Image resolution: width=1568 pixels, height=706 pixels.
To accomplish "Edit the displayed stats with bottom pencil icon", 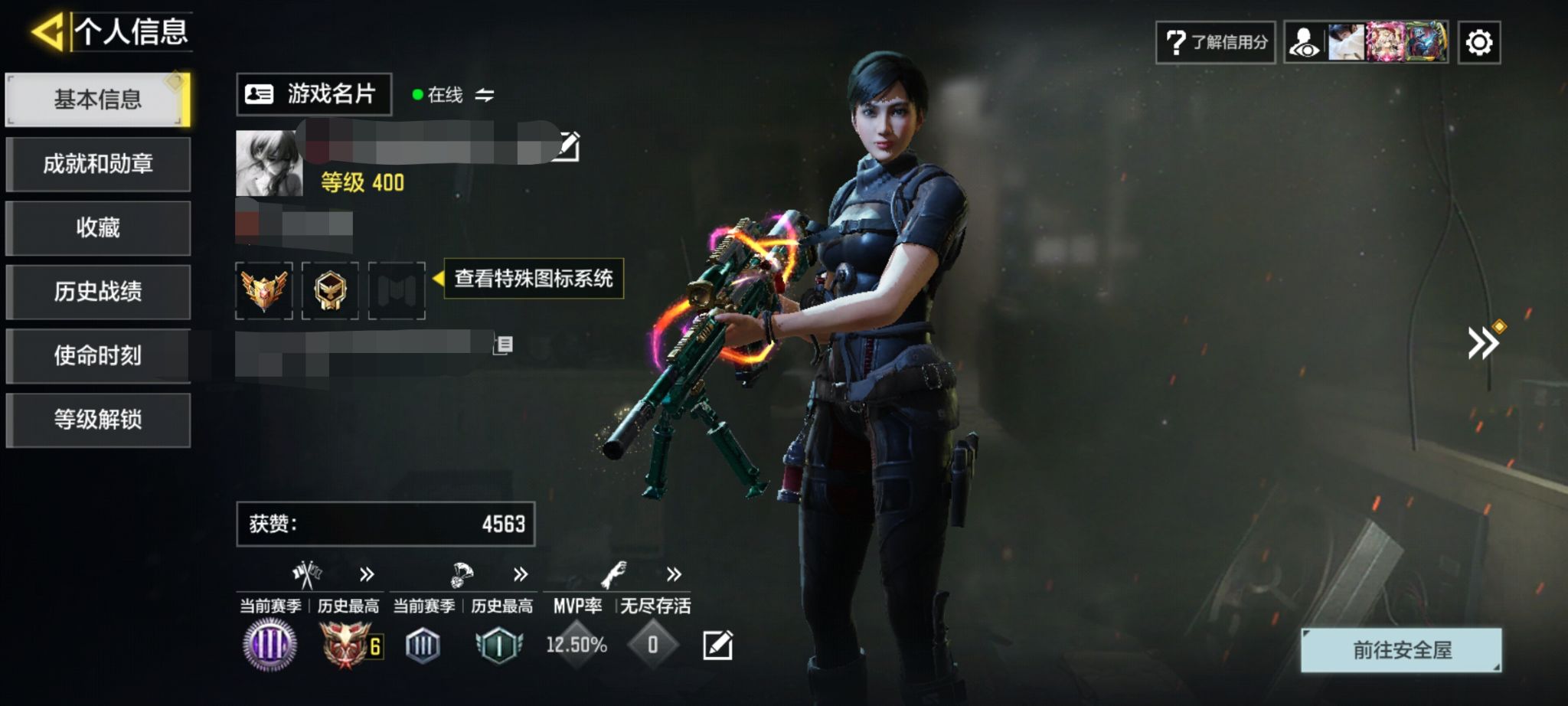I will 717,646.
